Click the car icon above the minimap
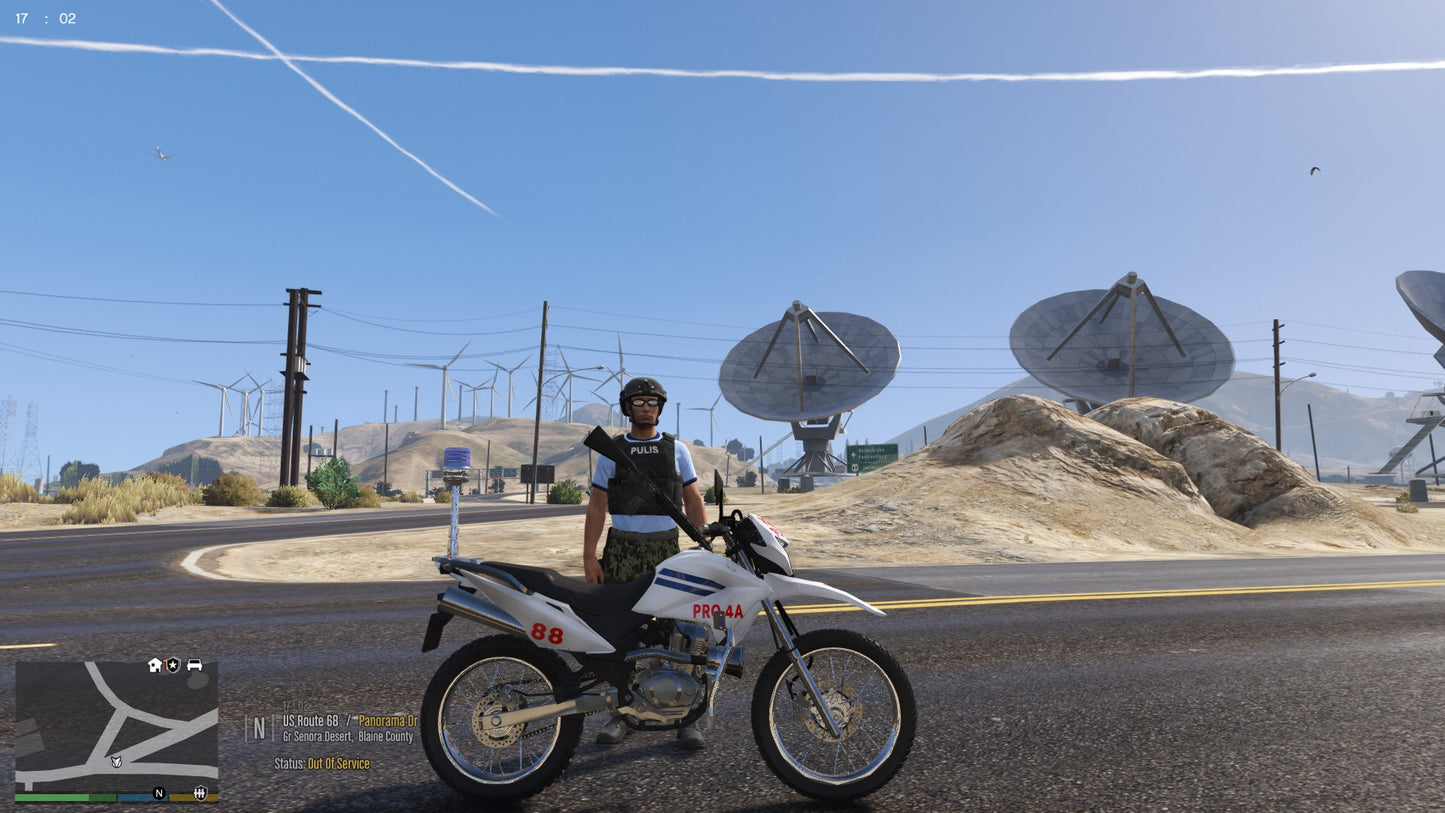Screen dimensions: 1445x813 194,665
